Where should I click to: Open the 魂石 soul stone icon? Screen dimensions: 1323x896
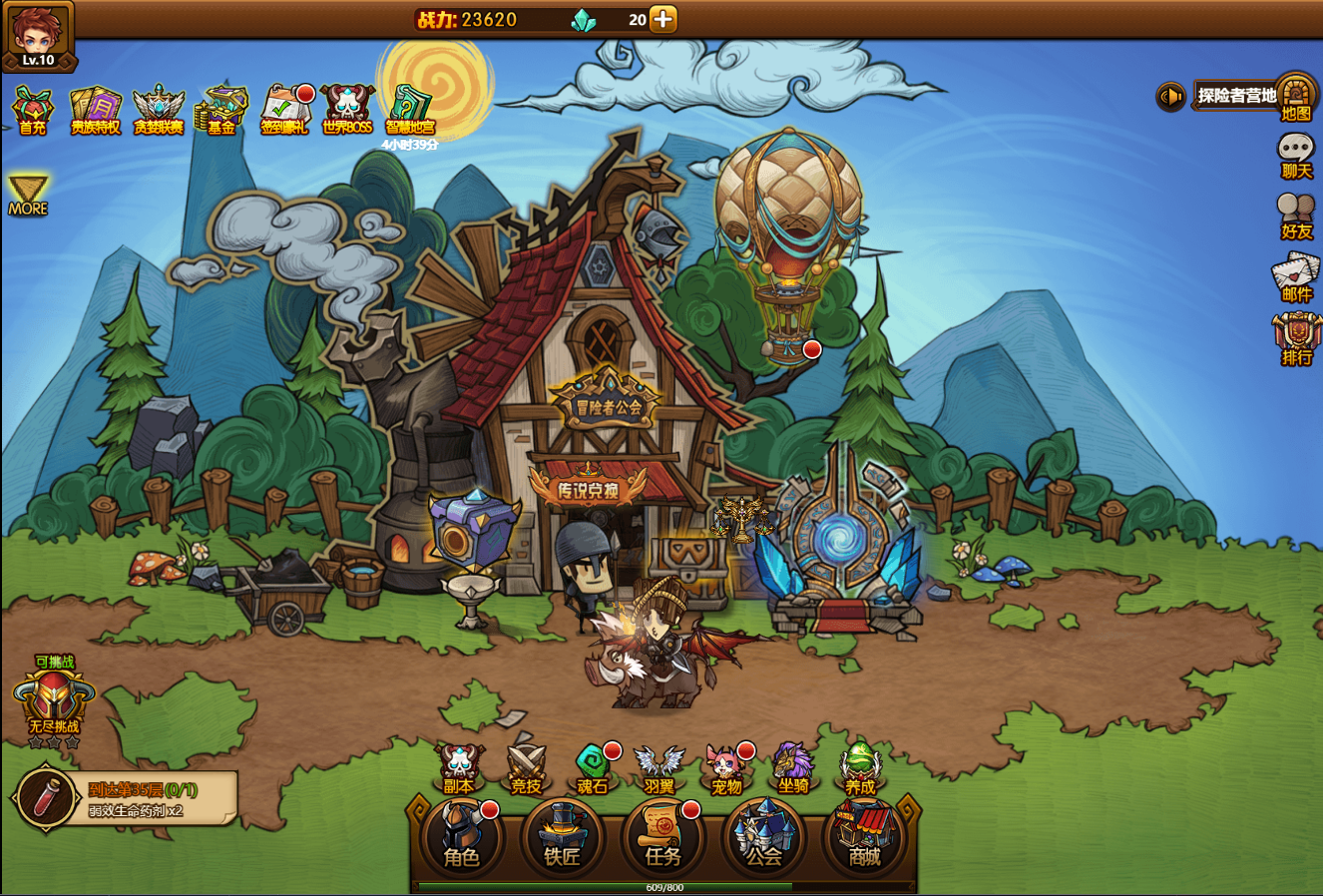pyautogui.click(x=593, y=767)
